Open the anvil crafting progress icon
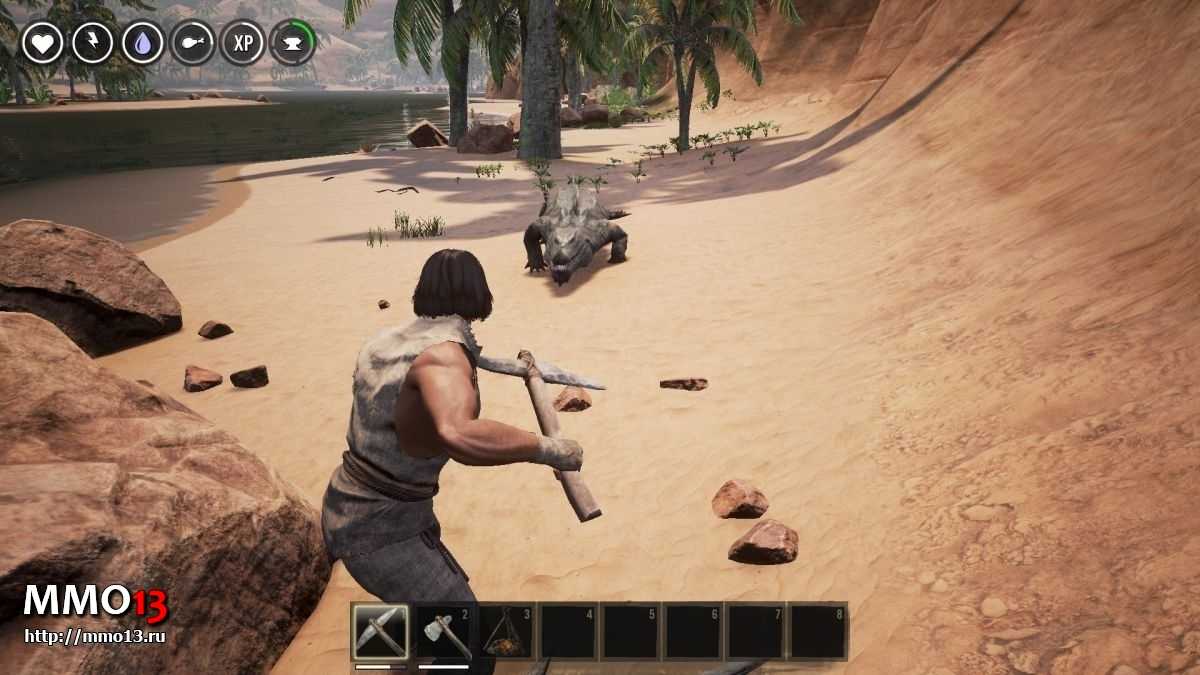Screen dimensions: 1200x675 point(292,43)
